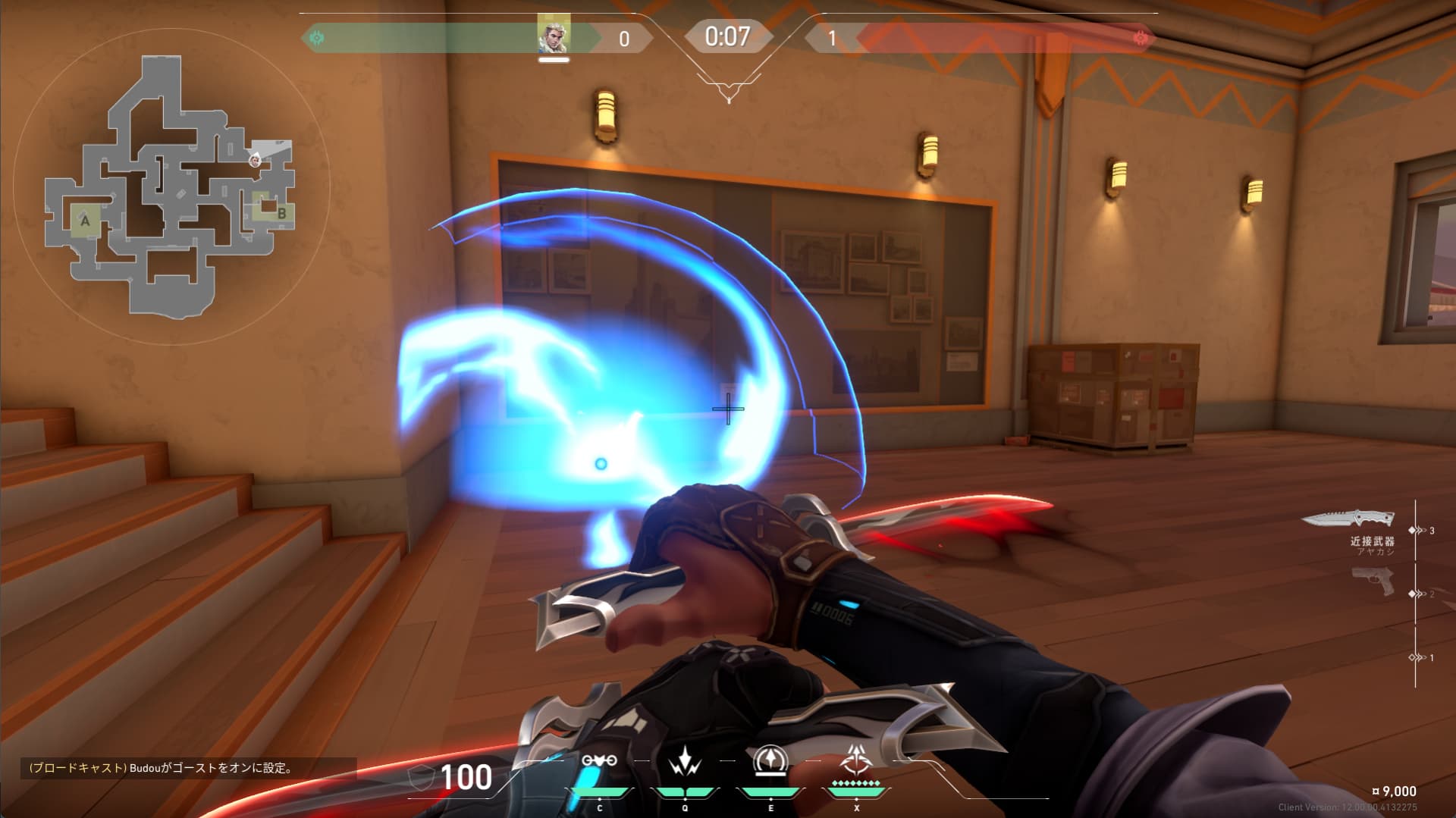Click the B site marker on the minimap

click(281, 213)
